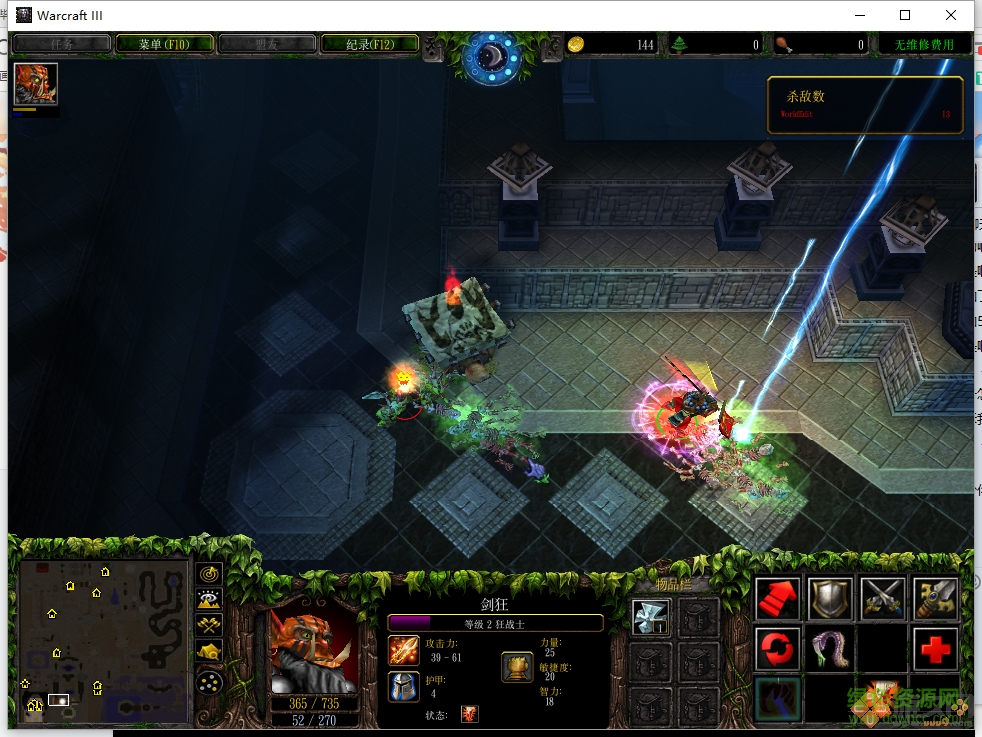Image resolution: width=982 pixels, height=737 pixels.
Task: Toggle the minimap terrain display button
Action: (x=209, y=600)
